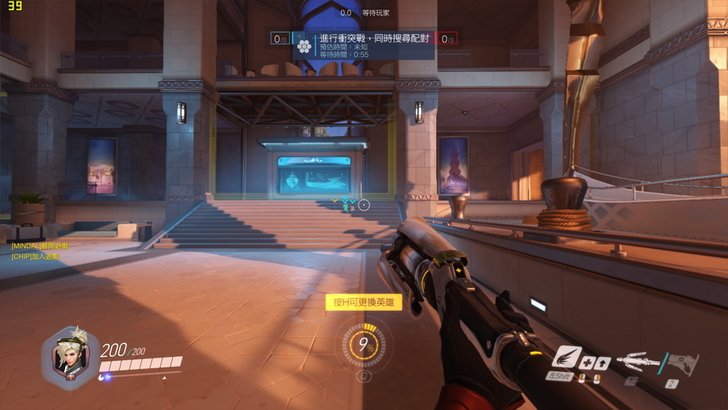Click the MINDAL chat message line
Viewport: 728px width, 410px height.
pos(40,245)
